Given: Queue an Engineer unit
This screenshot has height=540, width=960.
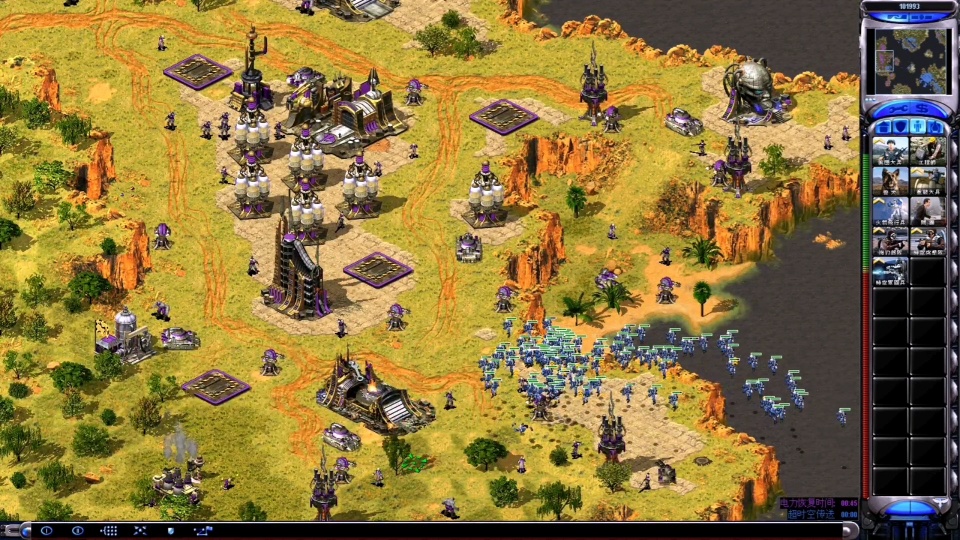Looking at the screenshot, I should [927, 151].
